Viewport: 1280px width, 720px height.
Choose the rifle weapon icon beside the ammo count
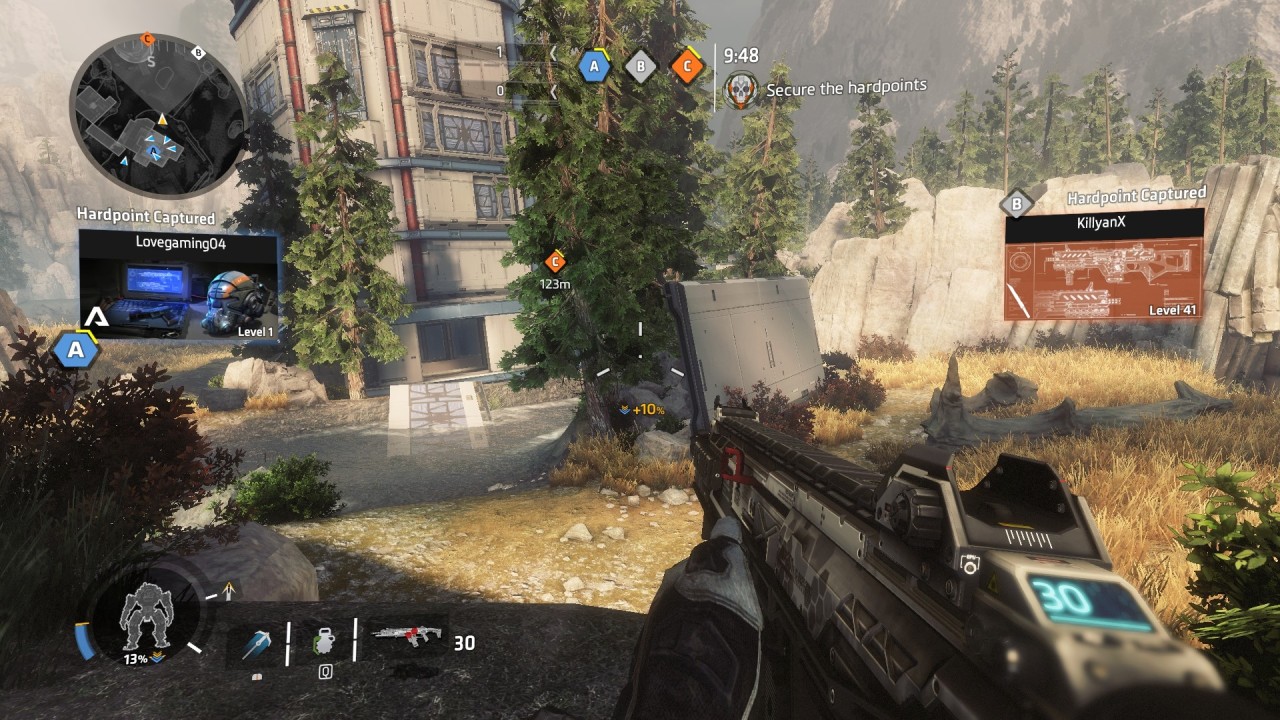[406, 636]
